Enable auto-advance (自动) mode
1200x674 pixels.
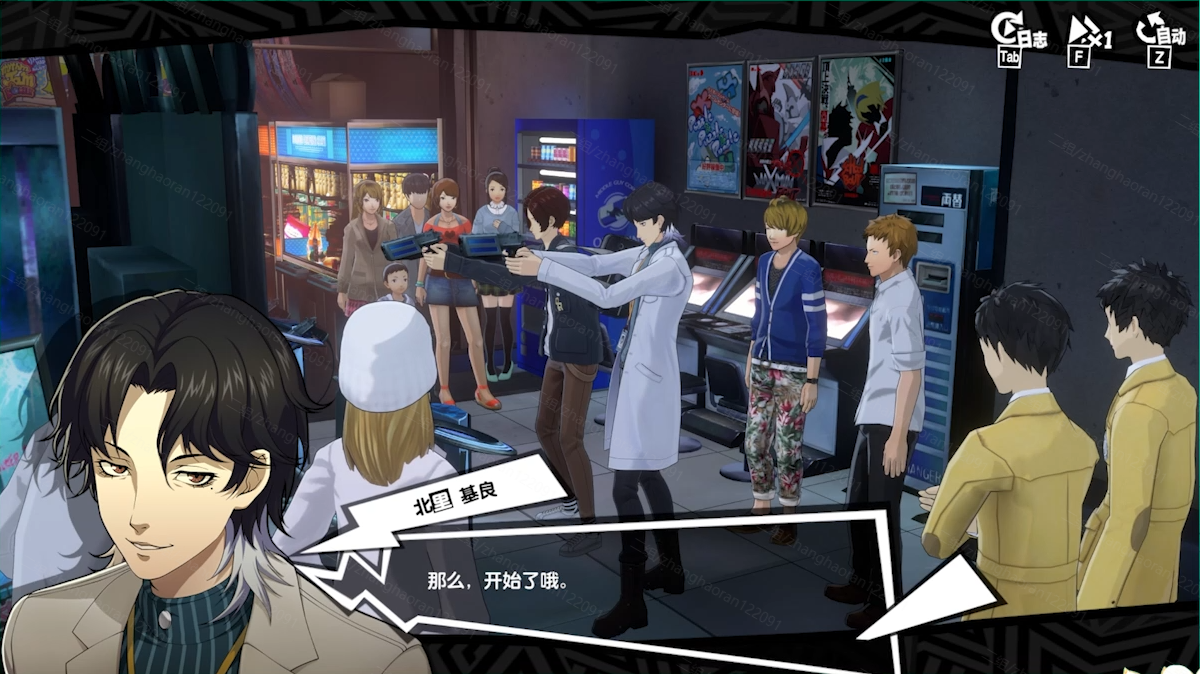[x=1159, y=37]
